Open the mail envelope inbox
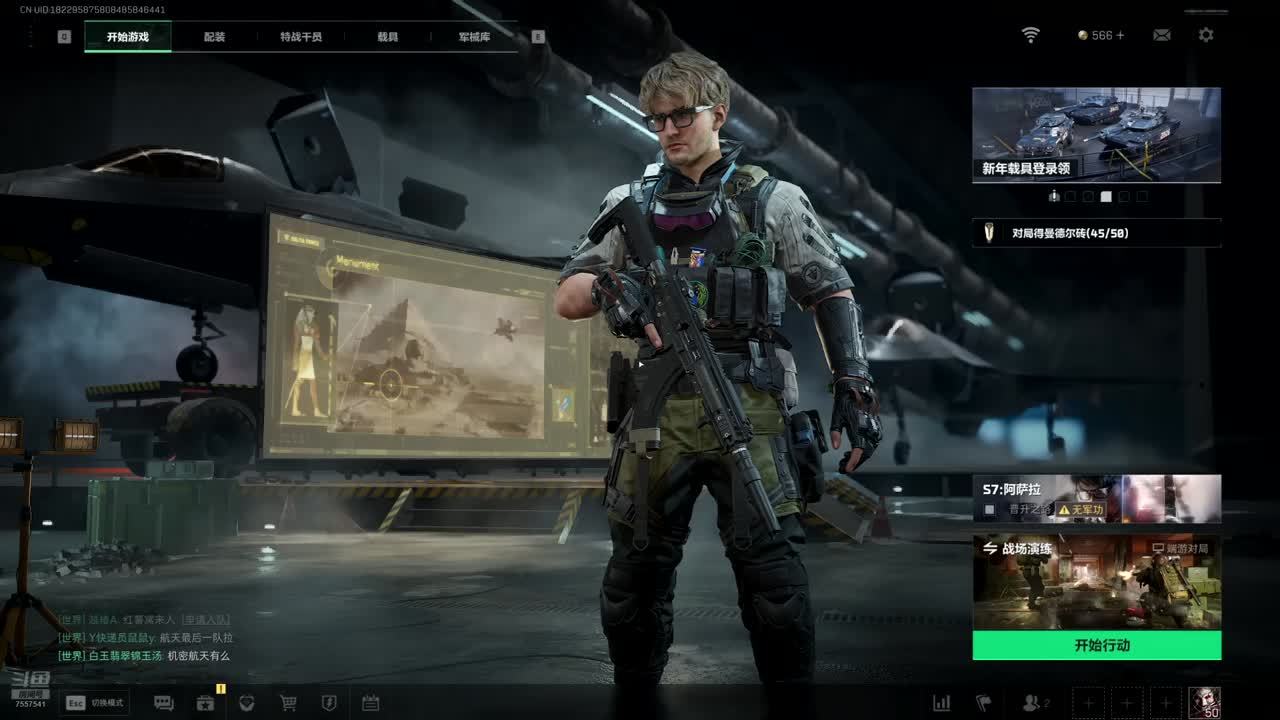Image resolution: width=1280 pixels, height=720 pixels. point(1161,35)
